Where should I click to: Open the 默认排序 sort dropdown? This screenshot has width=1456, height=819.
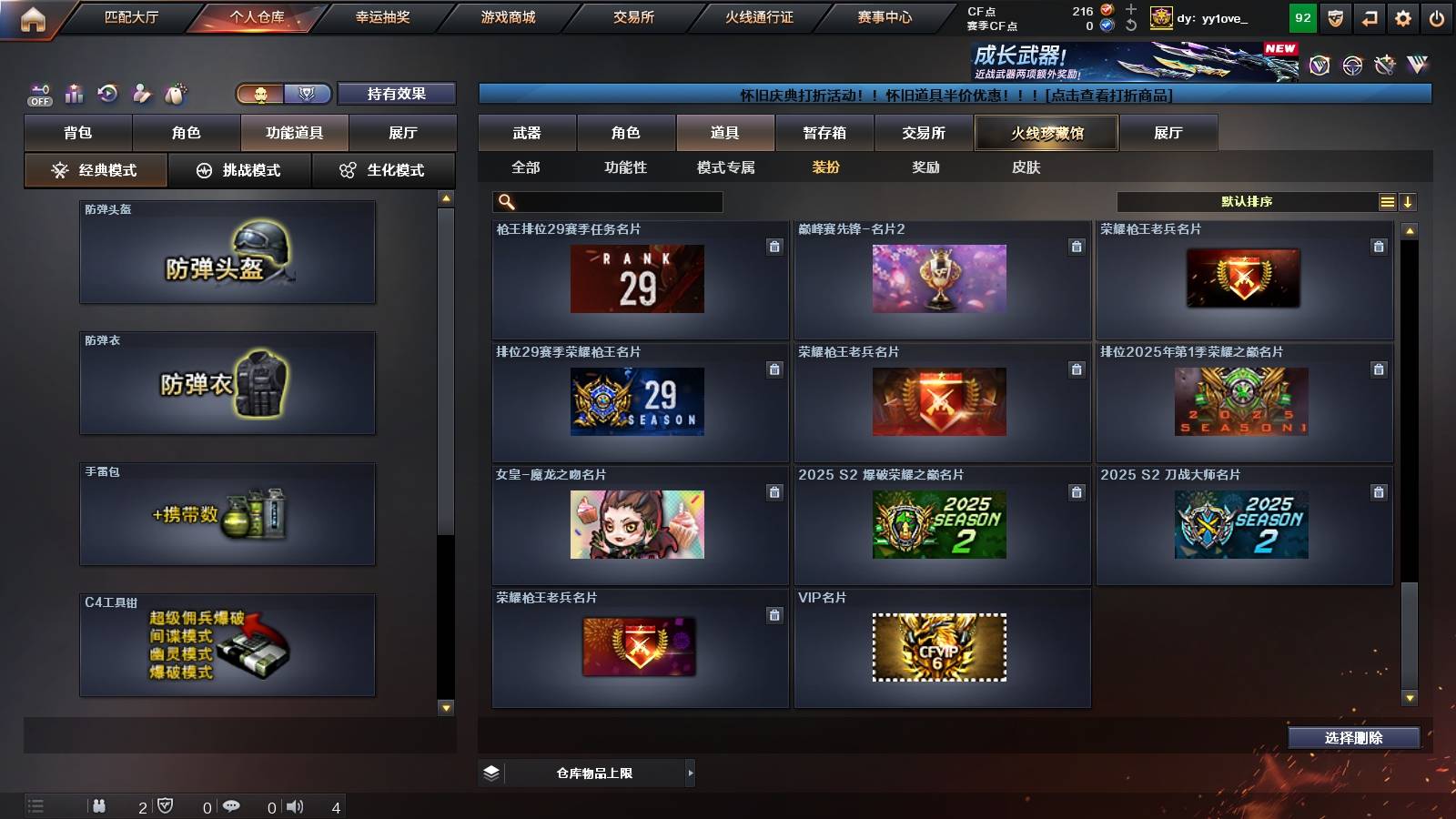coord(1247,201)
